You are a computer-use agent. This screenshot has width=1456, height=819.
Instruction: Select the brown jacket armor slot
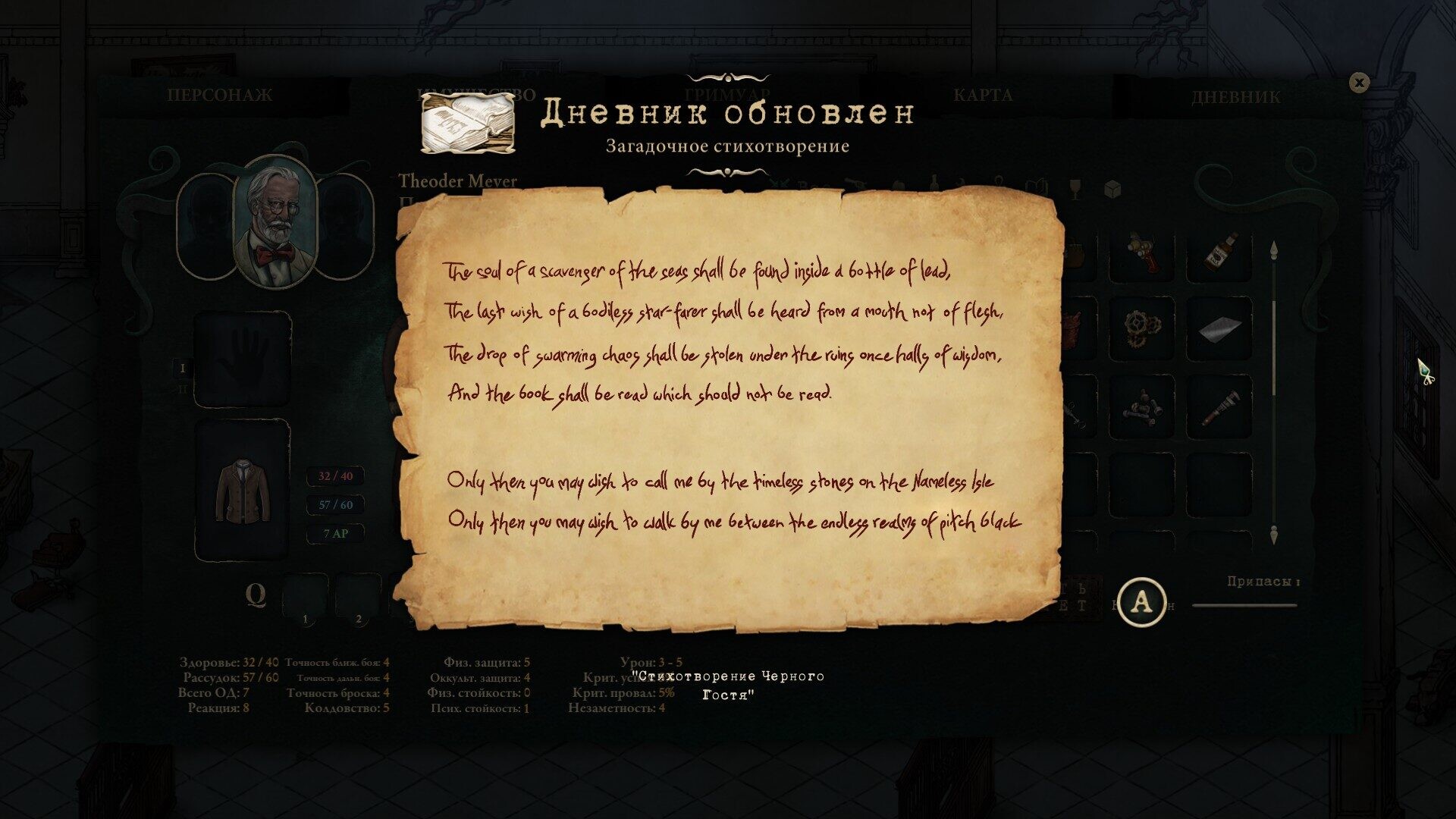[x=243, y=490]
